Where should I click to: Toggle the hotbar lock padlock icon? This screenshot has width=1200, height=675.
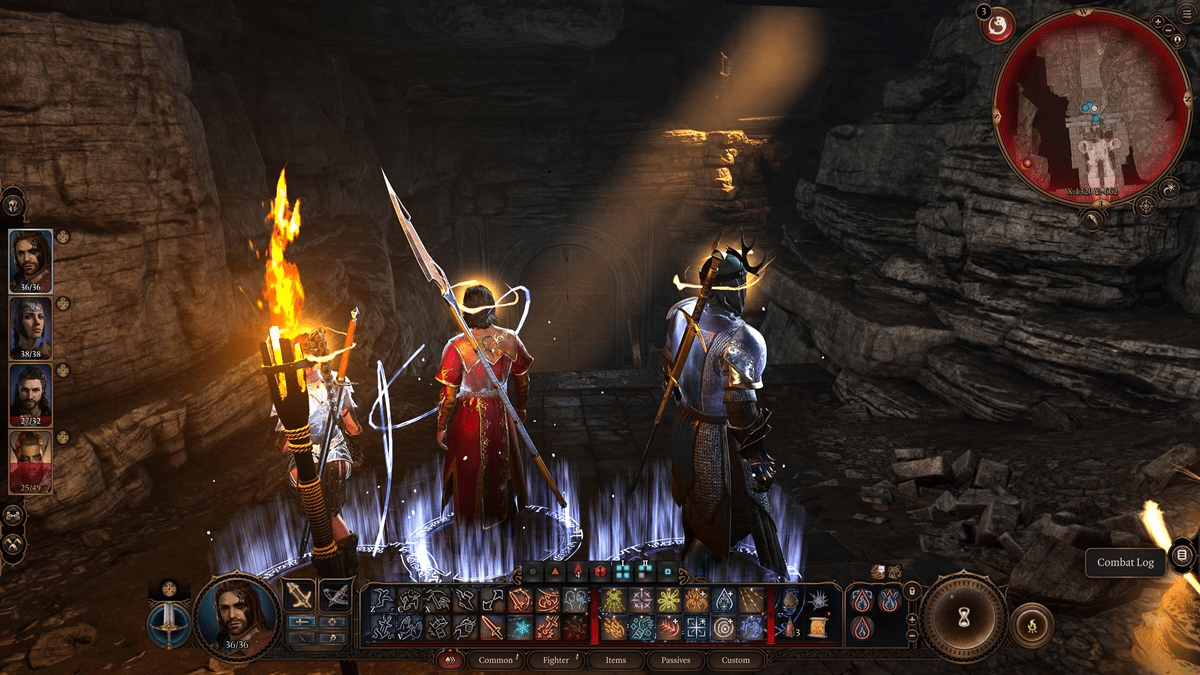click(911, 592)
